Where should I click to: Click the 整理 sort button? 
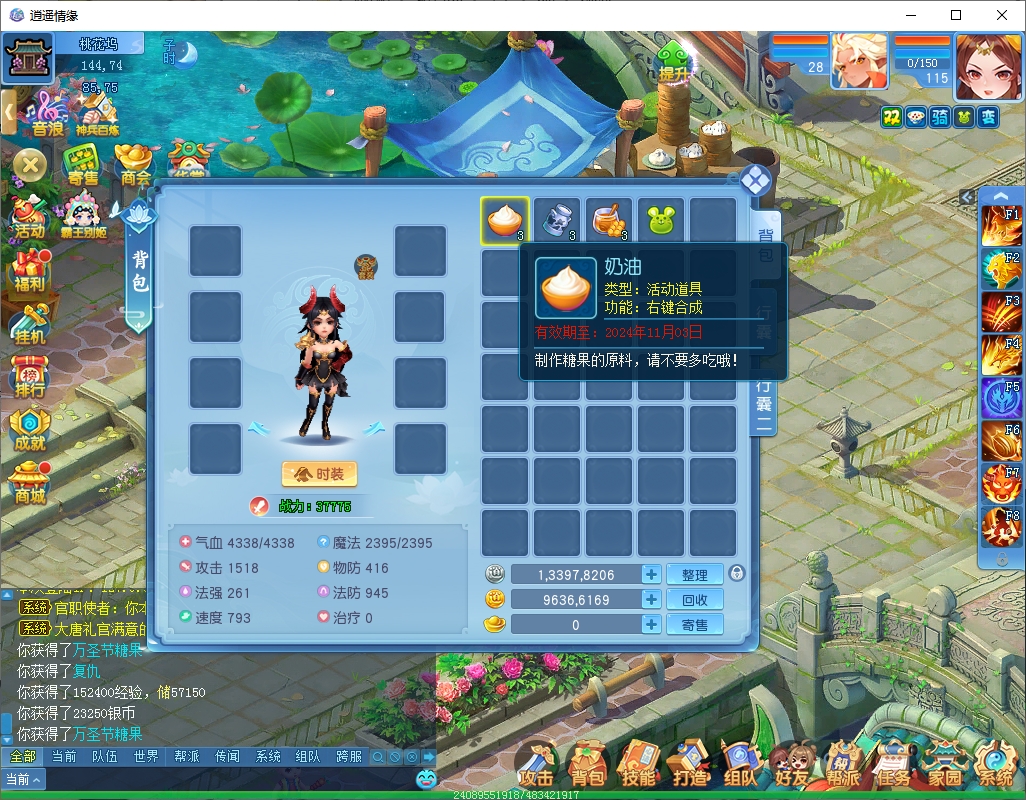694,574
